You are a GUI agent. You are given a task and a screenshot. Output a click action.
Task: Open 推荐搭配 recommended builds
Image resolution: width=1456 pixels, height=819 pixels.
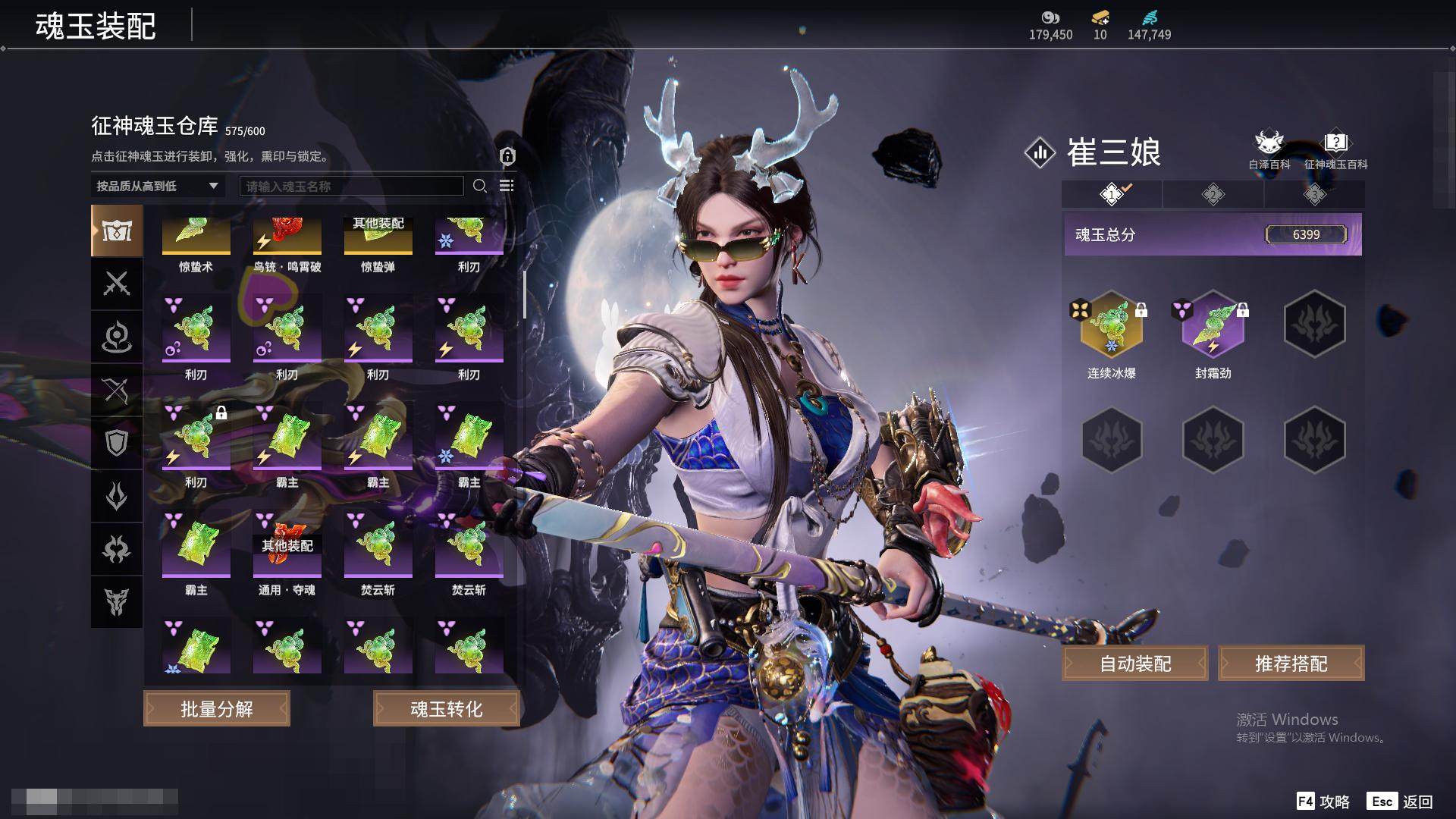(1291, 664)
